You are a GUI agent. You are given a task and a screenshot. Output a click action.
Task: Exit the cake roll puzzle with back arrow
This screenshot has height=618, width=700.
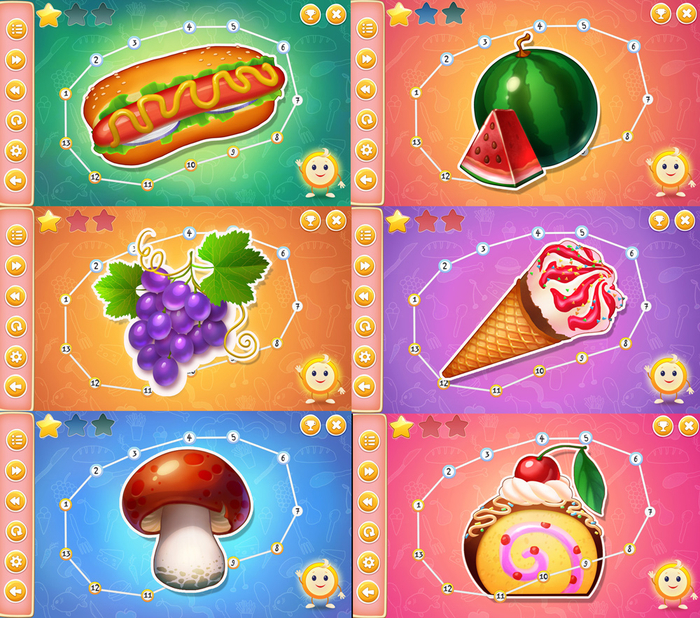pyautogui.click(x=368, y=592)
